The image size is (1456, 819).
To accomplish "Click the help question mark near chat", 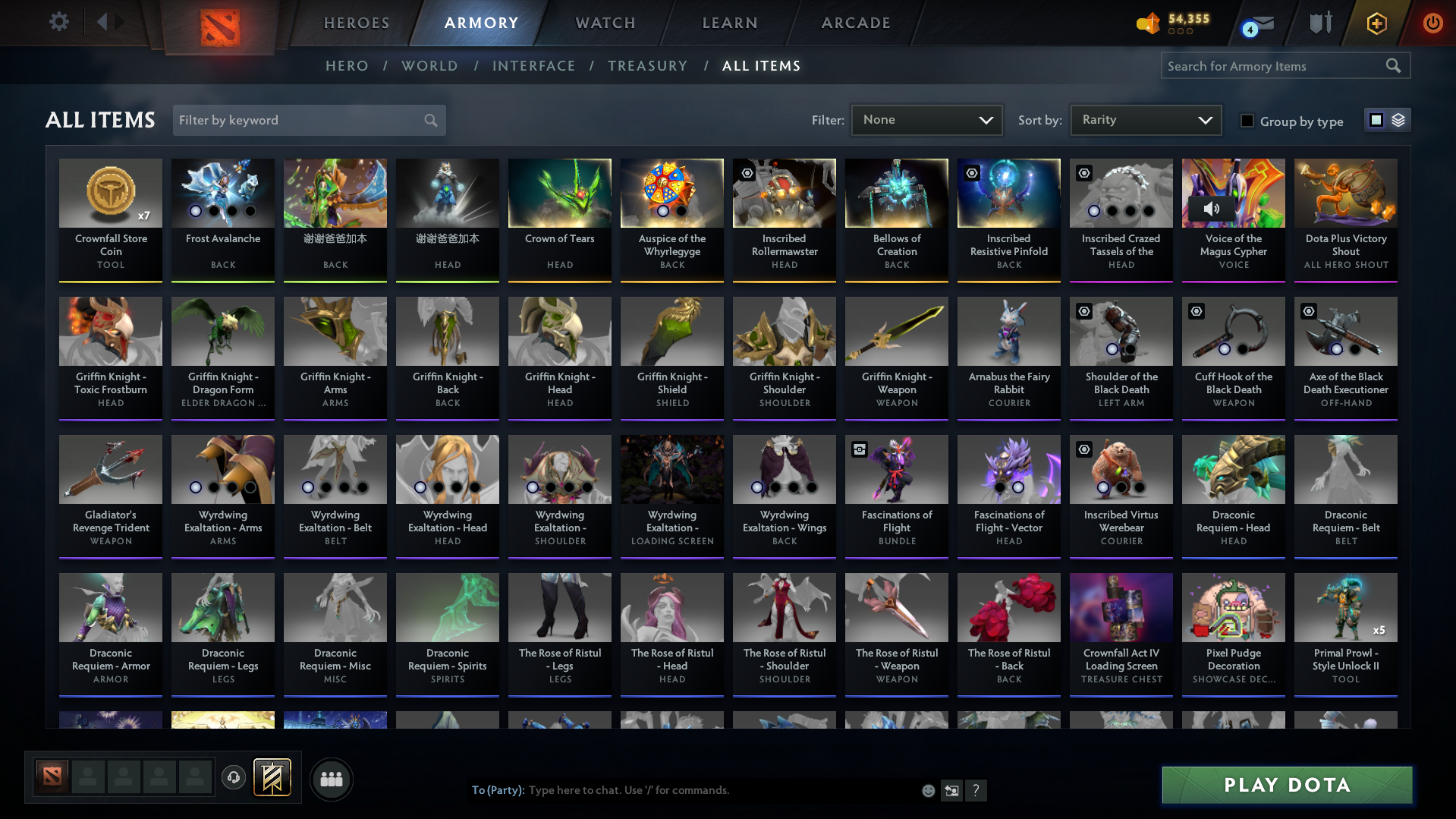I will [x=976, y=790].
